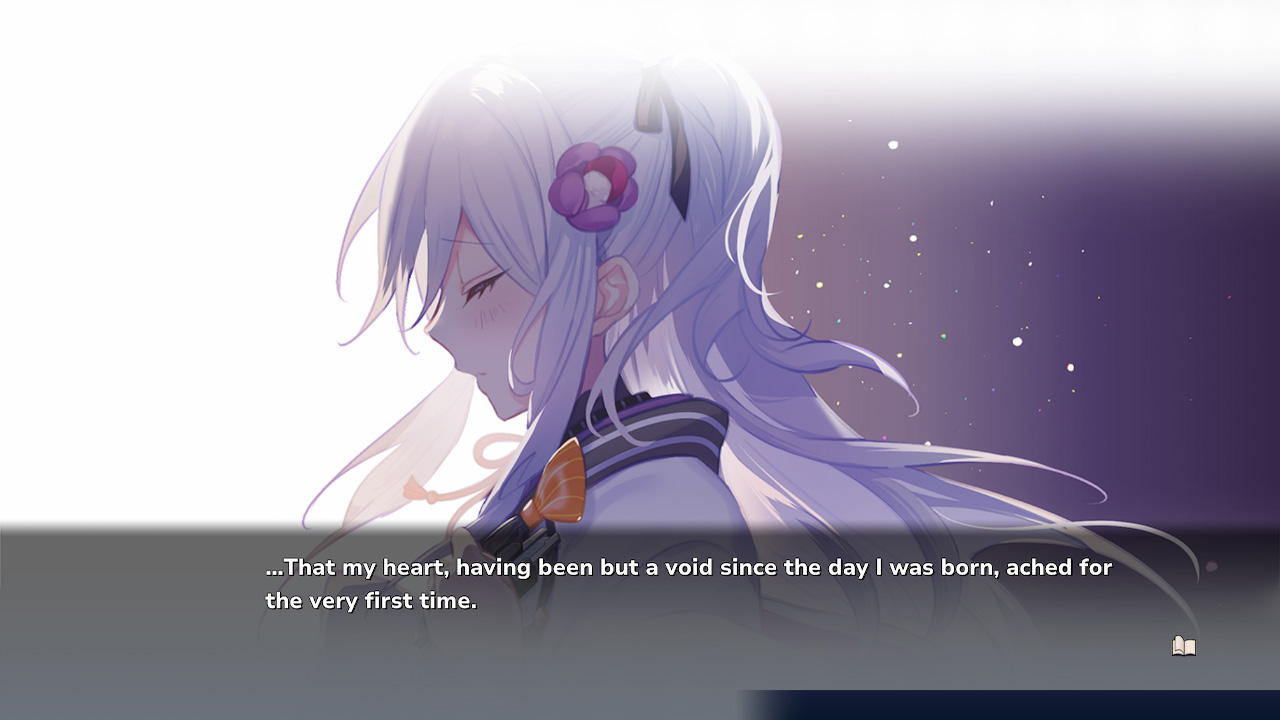
Task: Click the ellipsis at the start of the dialogue
Action: pos(272,569)
